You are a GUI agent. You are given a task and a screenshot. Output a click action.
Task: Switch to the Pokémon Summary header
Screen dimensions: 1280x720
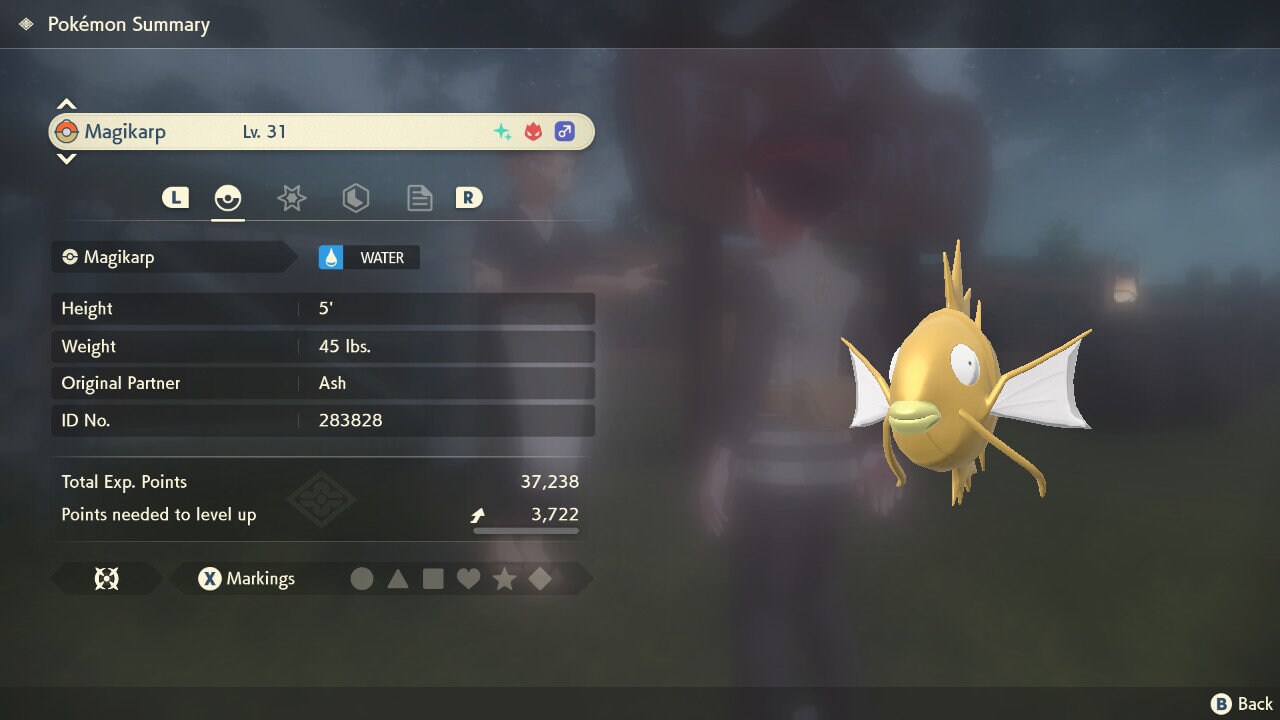point(127,24)
